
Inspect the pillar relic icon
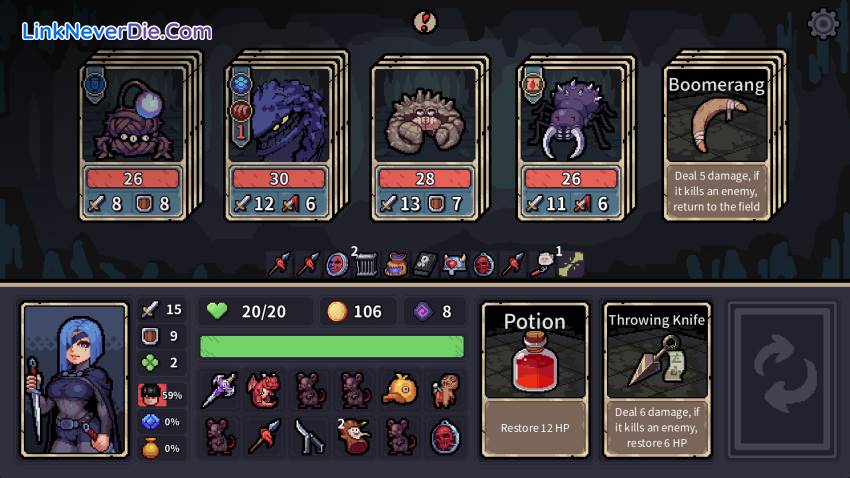[366, 264]
